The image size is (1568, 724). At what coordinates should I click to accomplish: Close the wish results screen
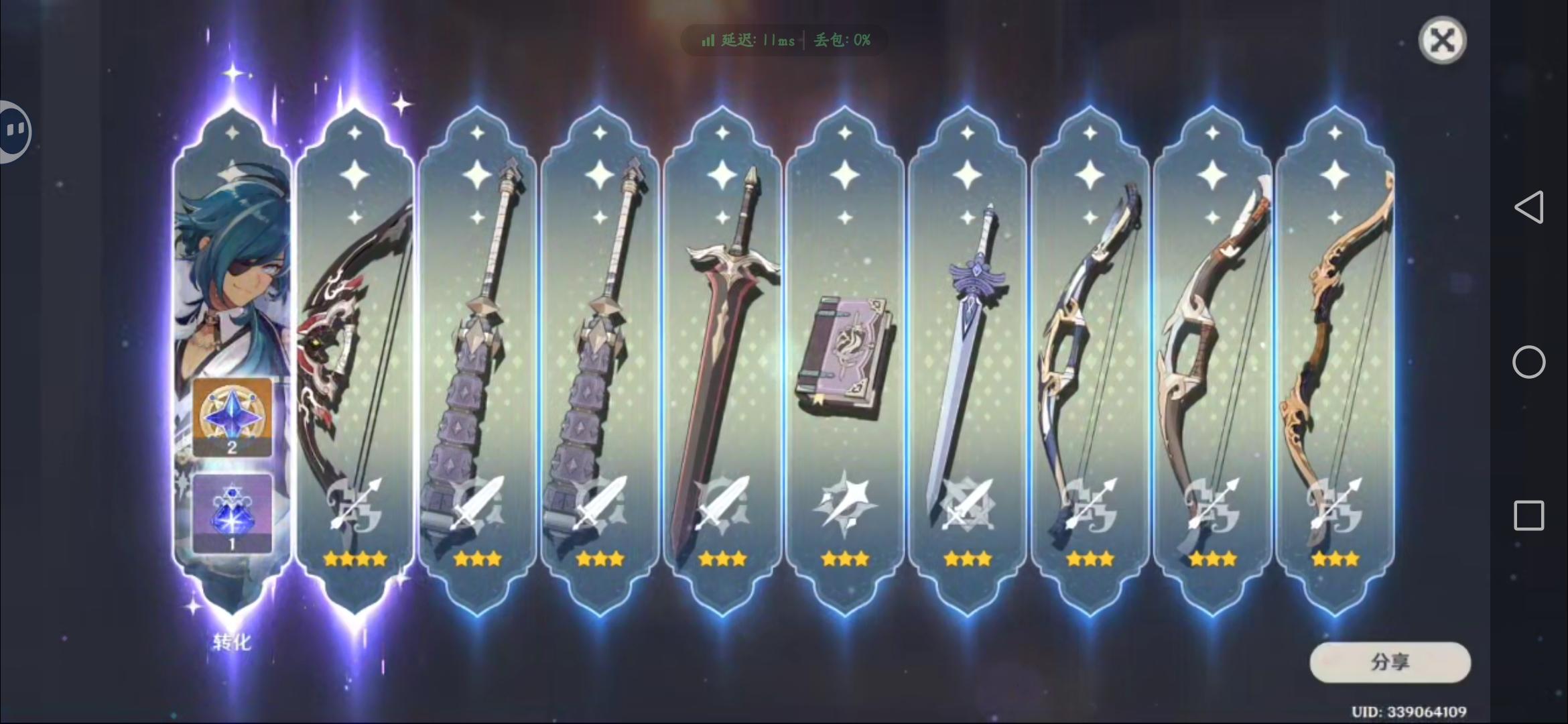[1443, 40]
